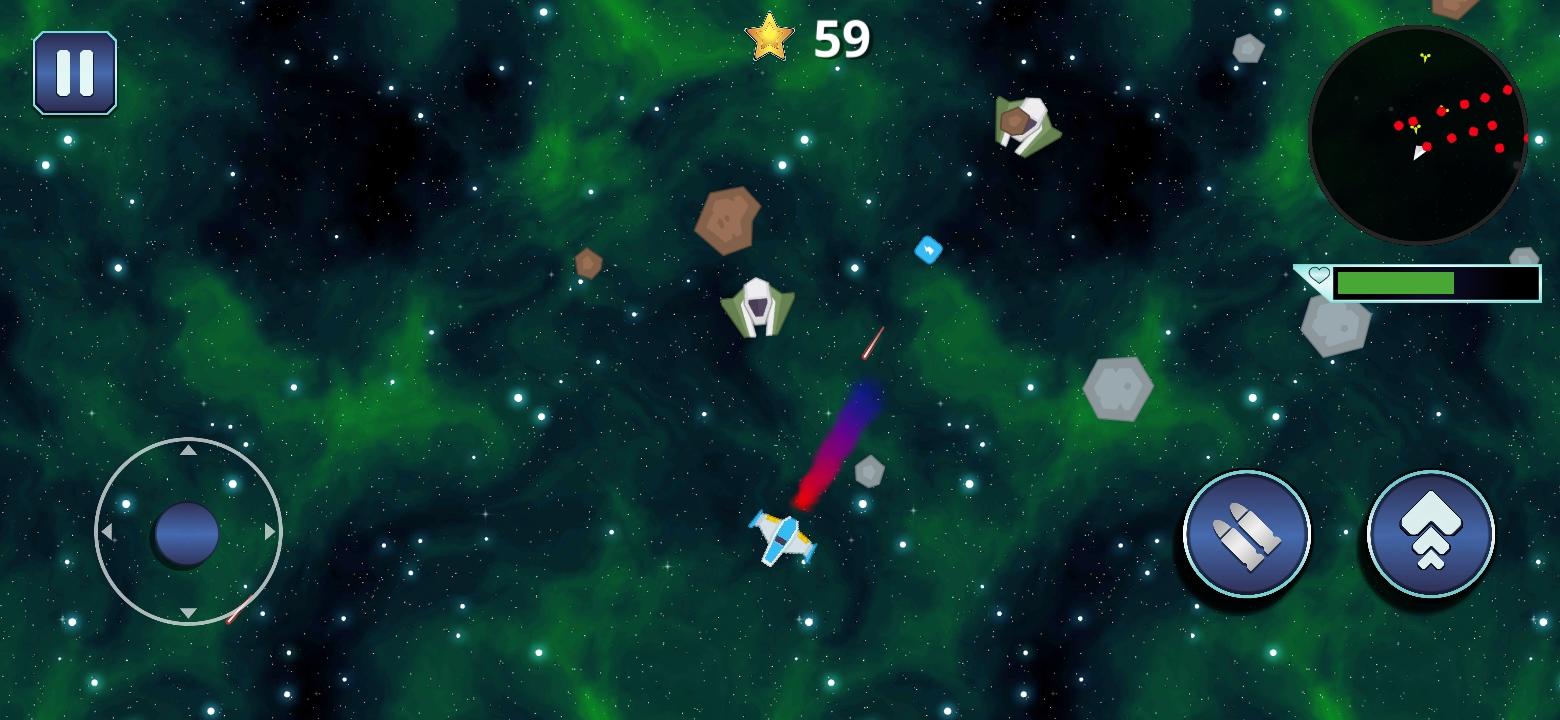Tap the player ship arrow on the minimap
The width and height of the screenshot is (1560, 720).
pyautogui.click(x=1418, y=154)
